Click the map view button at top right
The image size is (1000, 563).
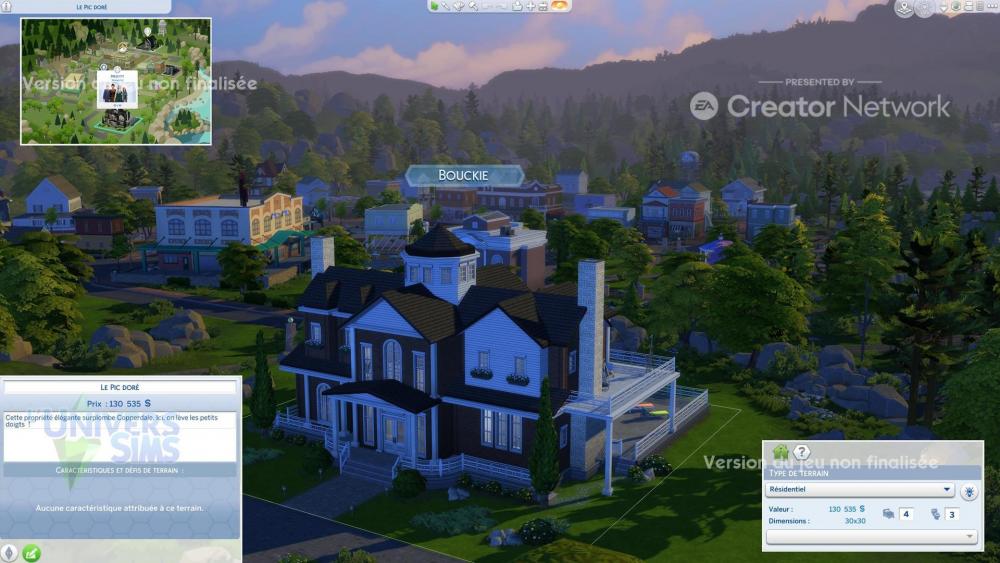(904, 9)
